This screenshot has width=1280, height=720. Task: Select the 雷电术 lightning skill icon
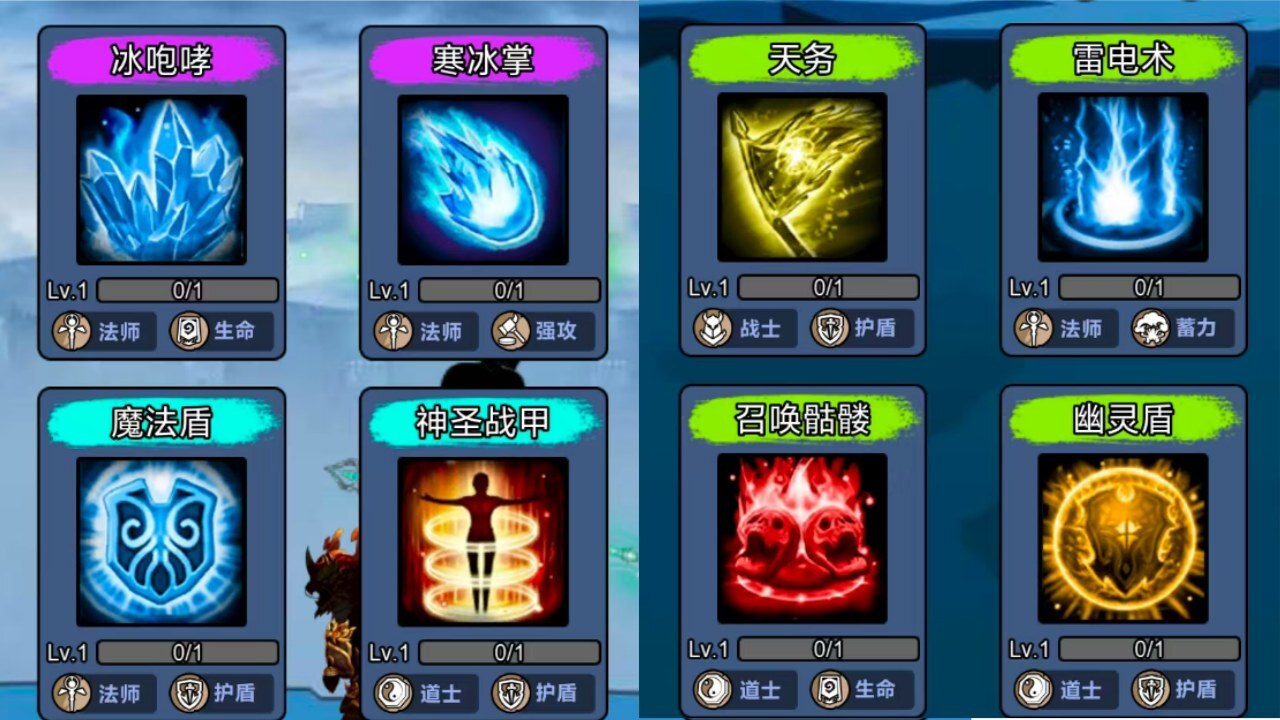[1122, 180]
